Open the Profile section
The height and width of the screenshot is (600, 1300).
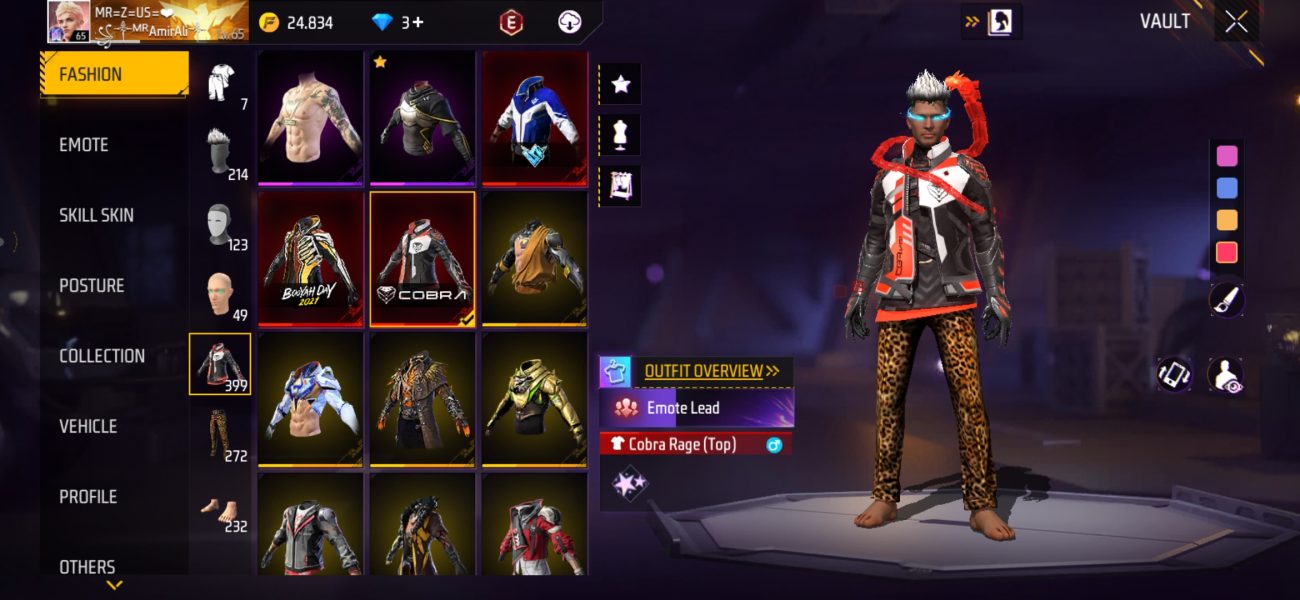[x=88, y=497]
